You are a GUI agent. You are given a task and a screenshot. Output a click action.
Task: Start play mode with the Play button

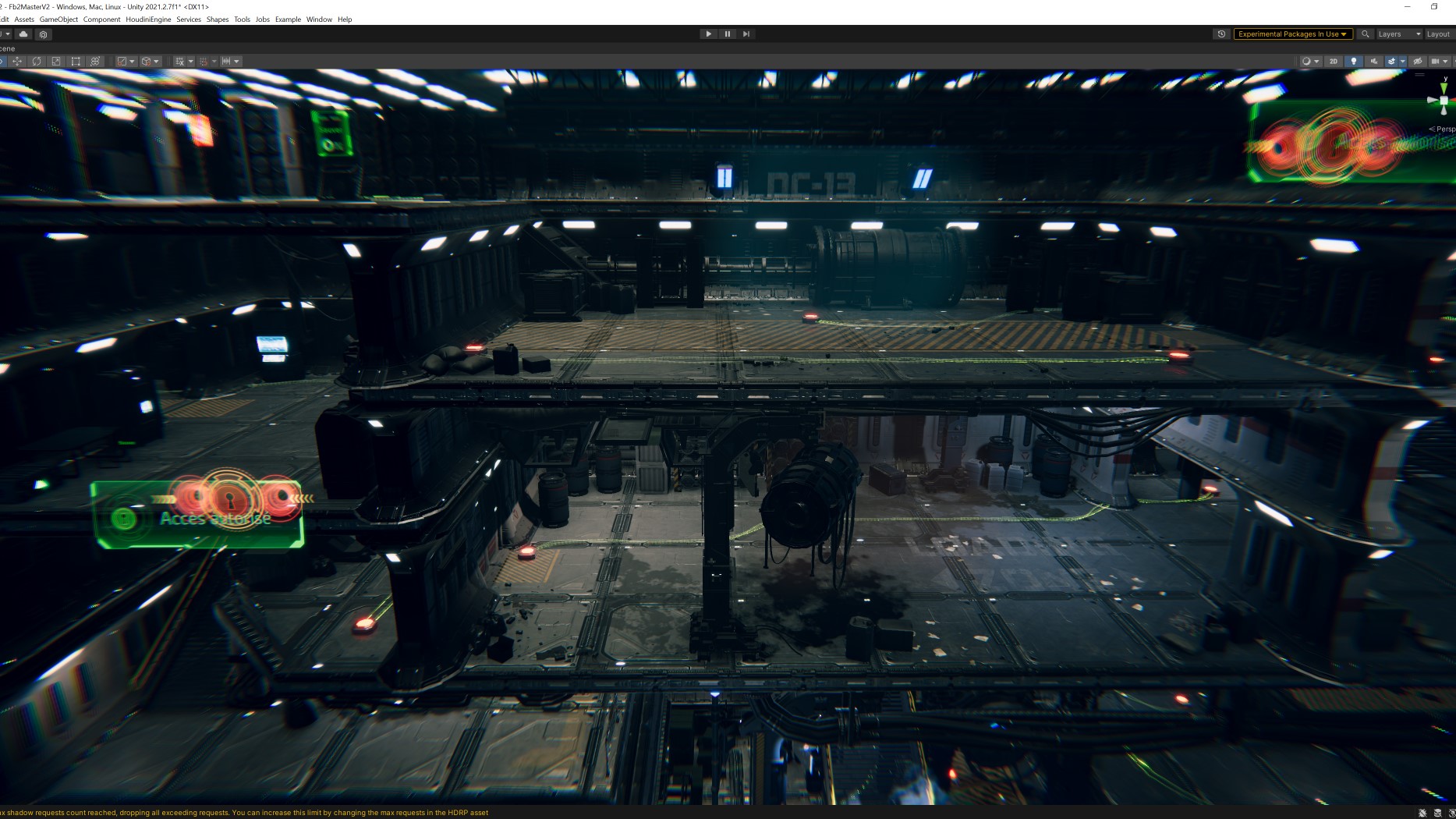pyautogui.click(x=708, y=34)
